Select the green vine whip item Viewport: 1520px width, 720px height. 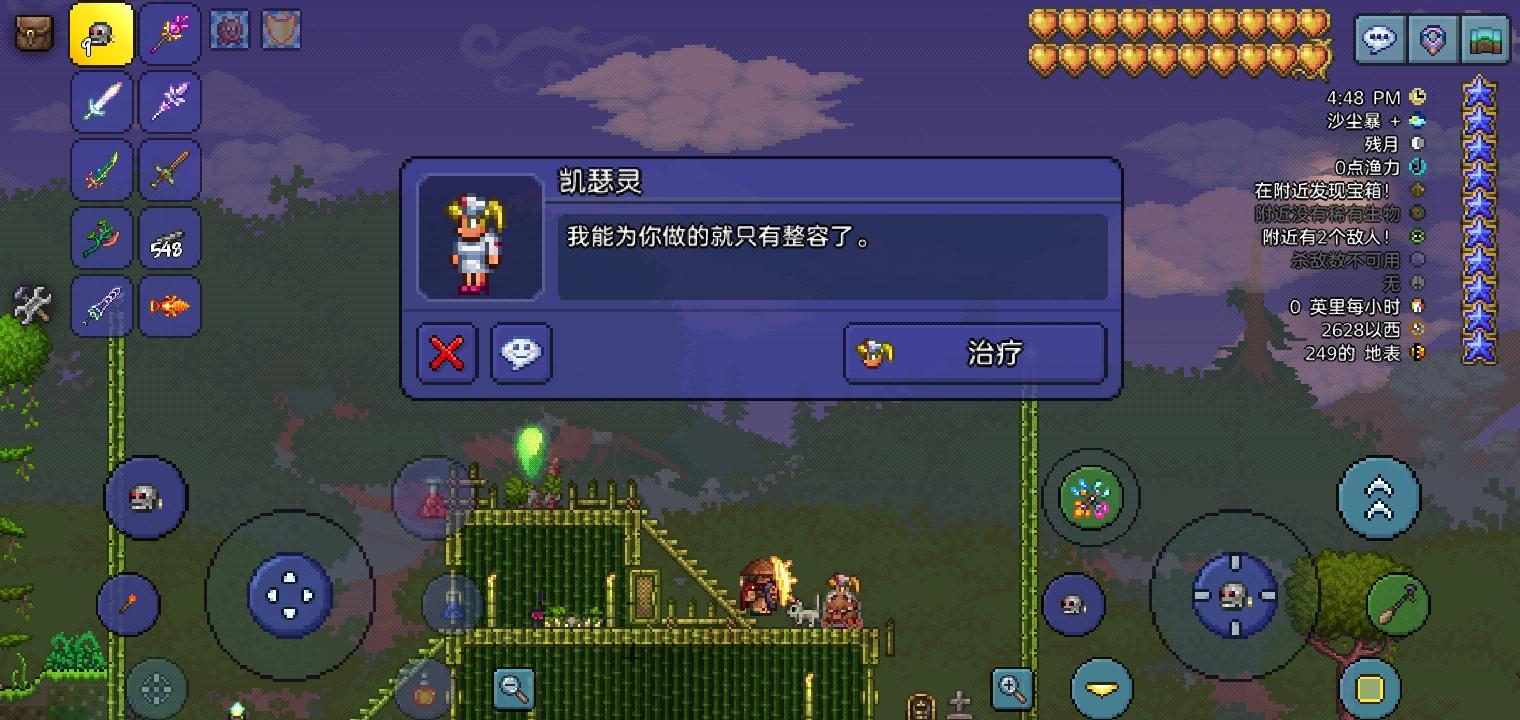pos(101,238)
